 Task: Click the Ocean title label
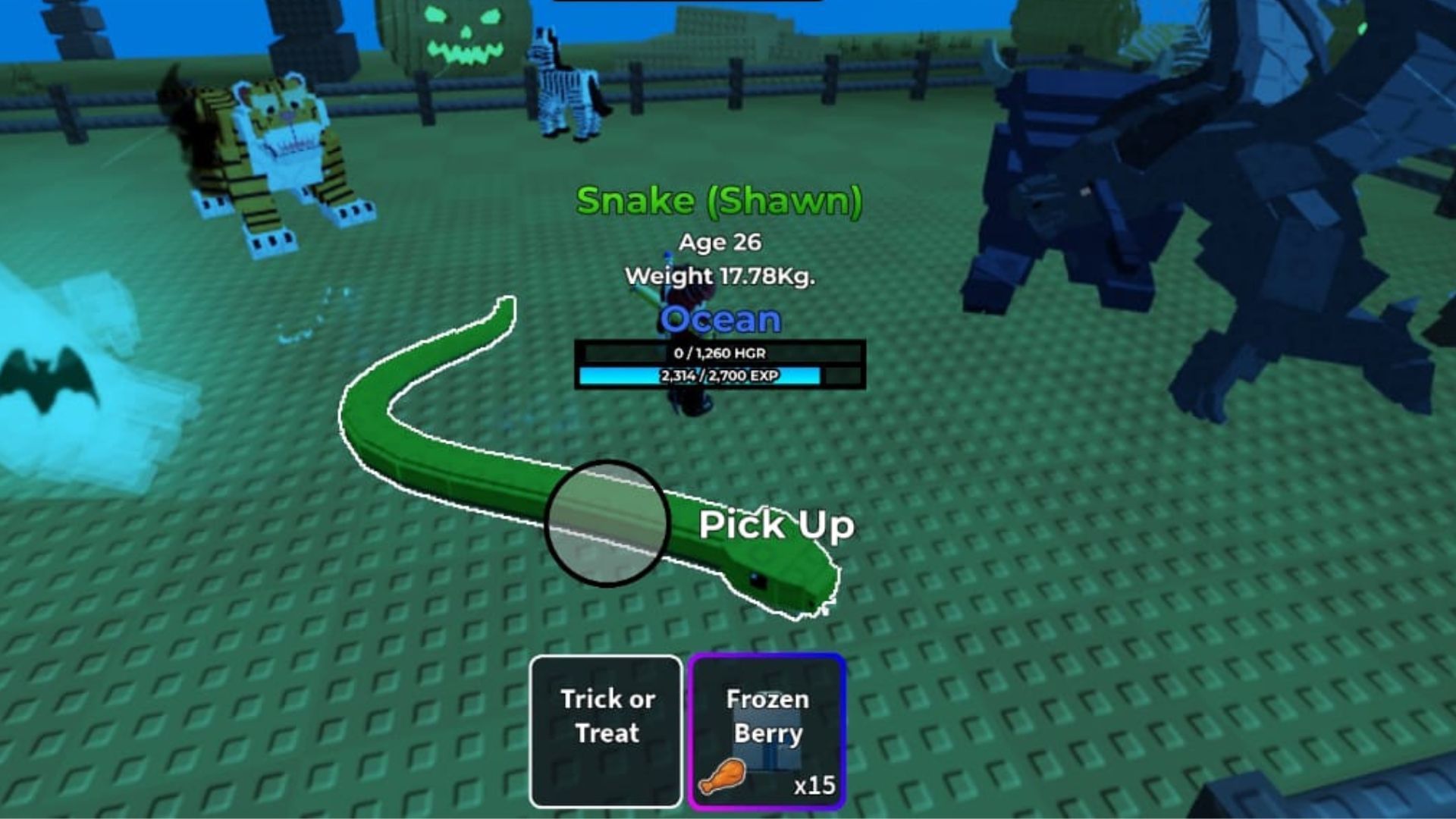718,320
